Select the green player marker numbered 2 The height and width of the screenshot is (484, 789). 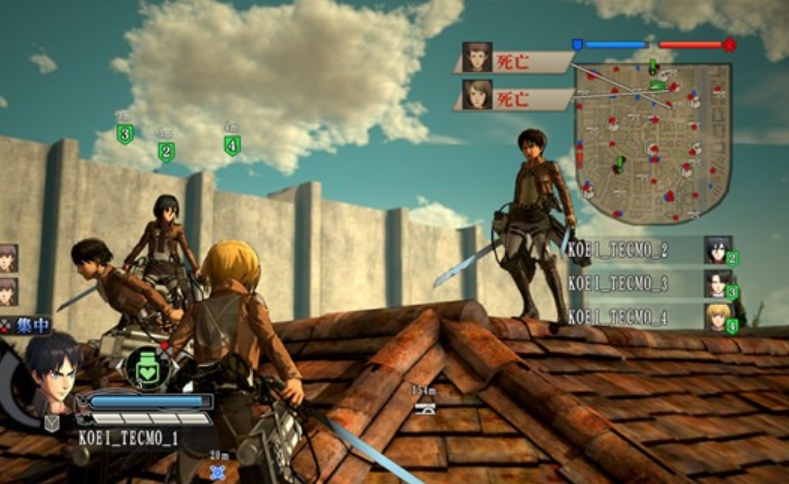pos(166,152)
